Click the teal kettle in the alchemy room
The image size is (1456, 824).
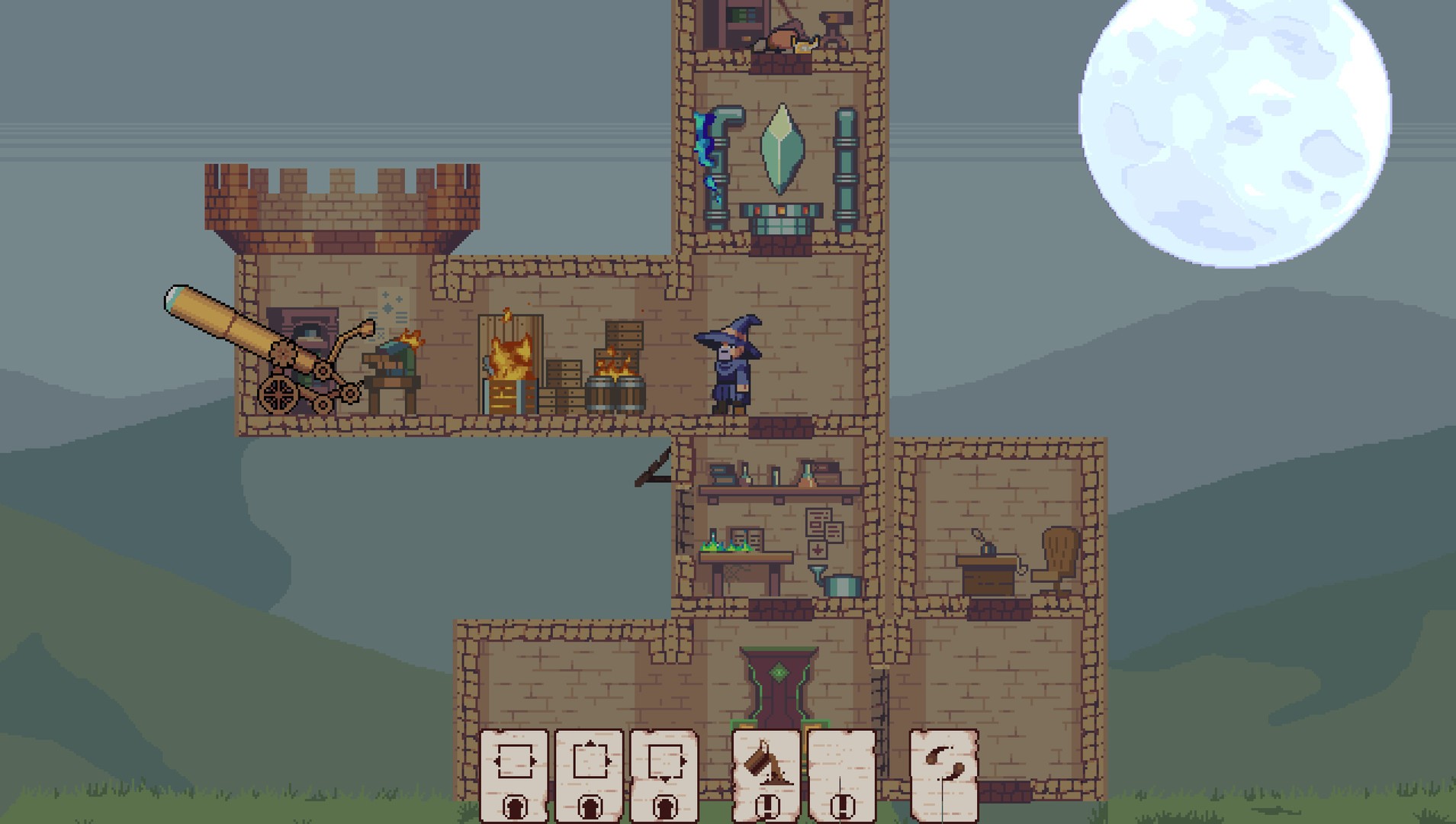pyautogui.click(x=842, y=585)
